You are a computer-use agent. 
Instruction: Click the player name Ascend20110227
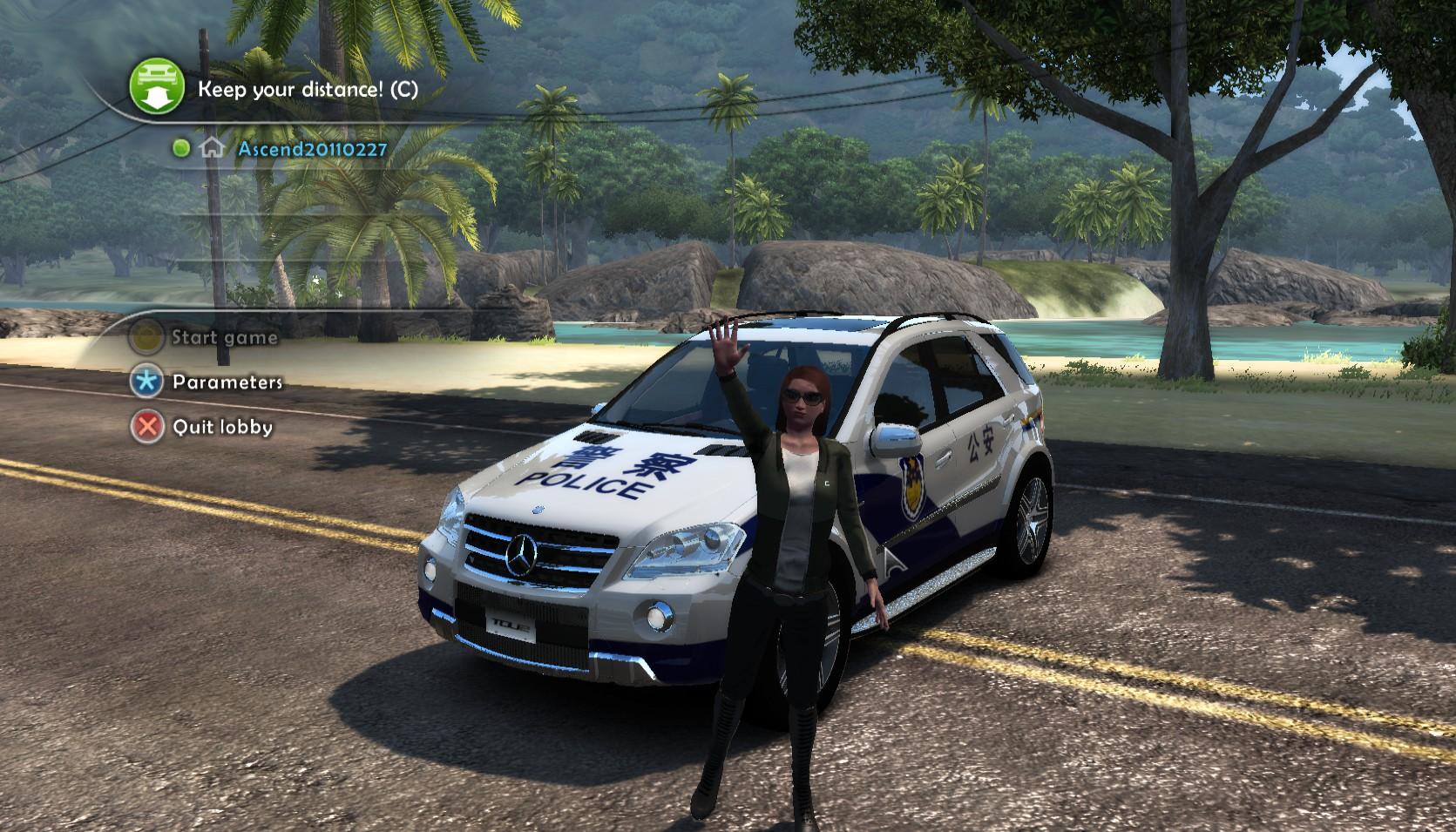click(311, 150)
